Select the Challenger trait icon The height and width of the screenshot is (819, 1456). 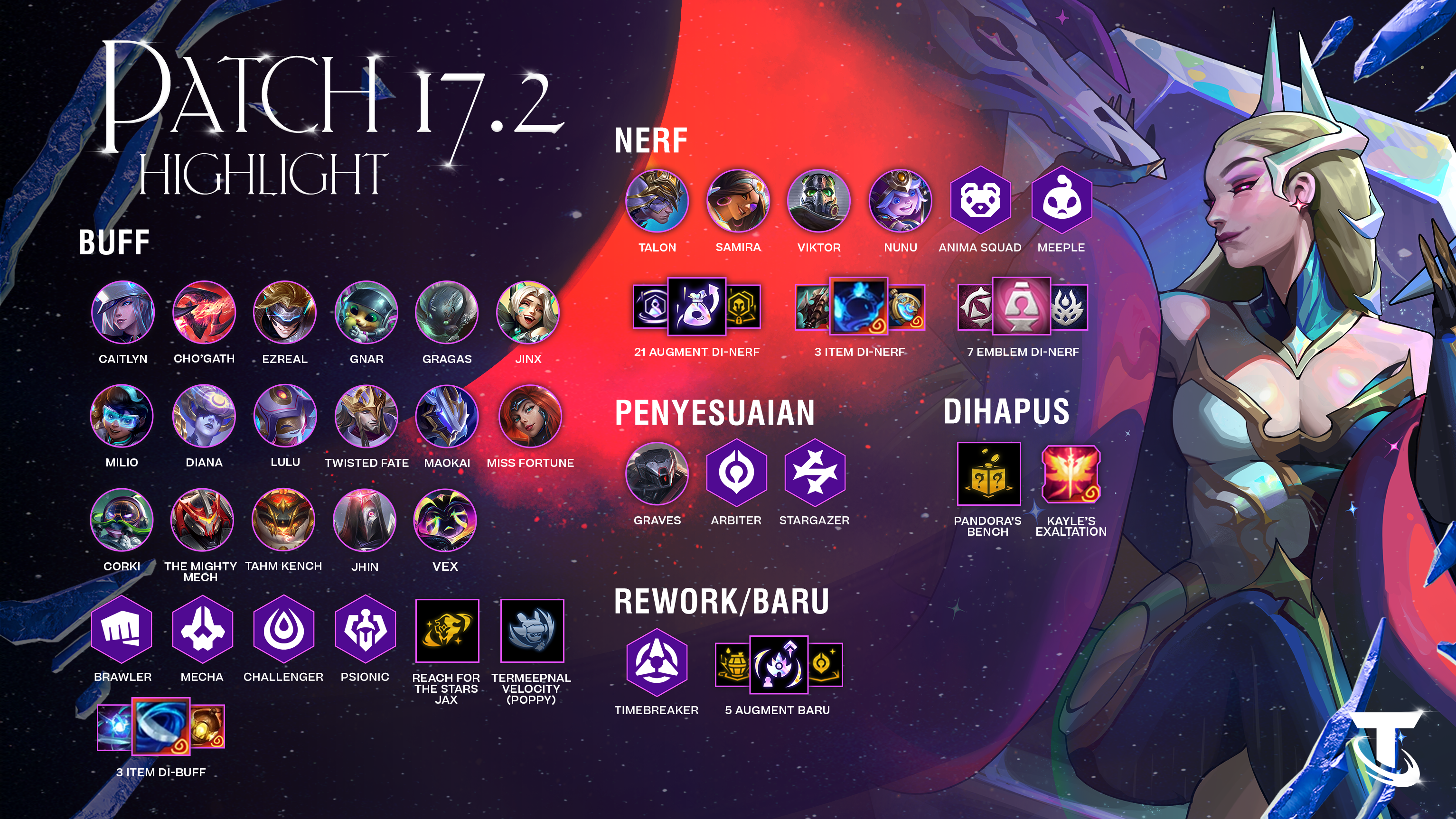pos(284,629)
